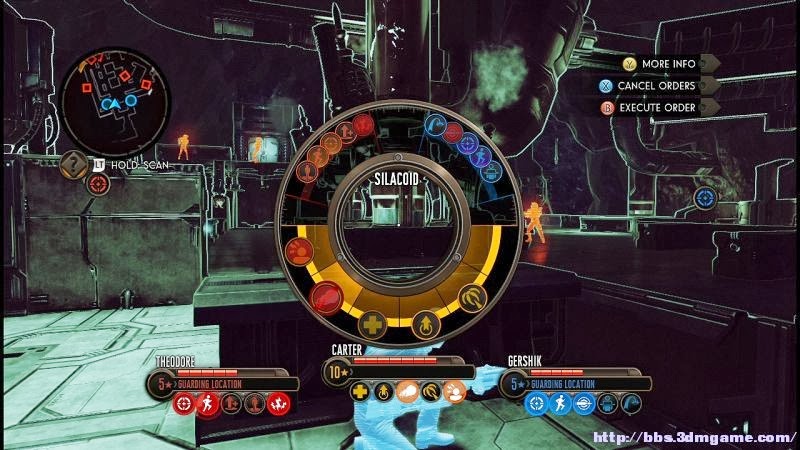Activate the Lift arrow ability on wheel
800x450 pixels.
[x=427, y=325]
